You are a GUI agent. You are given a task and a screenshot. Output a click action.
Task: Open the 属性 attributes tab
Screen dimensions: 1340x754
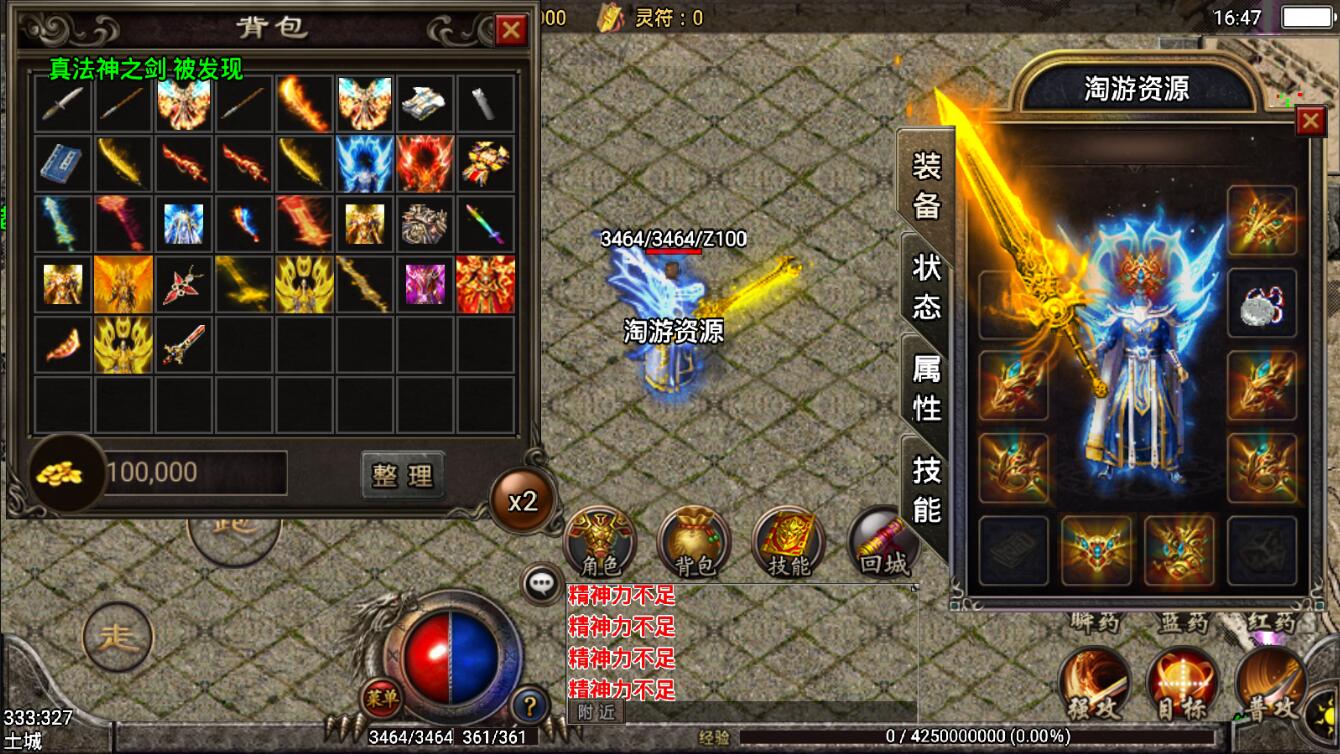tap(926, 389)
